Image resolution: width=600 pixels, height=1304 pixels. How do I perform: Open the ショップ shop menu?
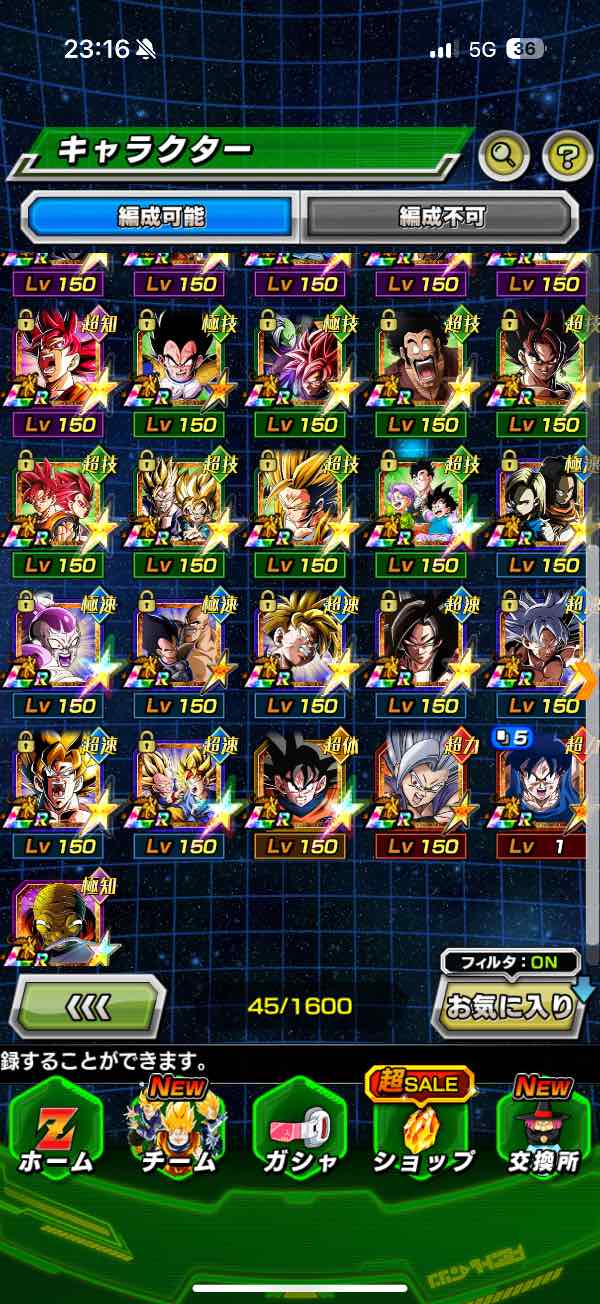[x=422, y=1130]
